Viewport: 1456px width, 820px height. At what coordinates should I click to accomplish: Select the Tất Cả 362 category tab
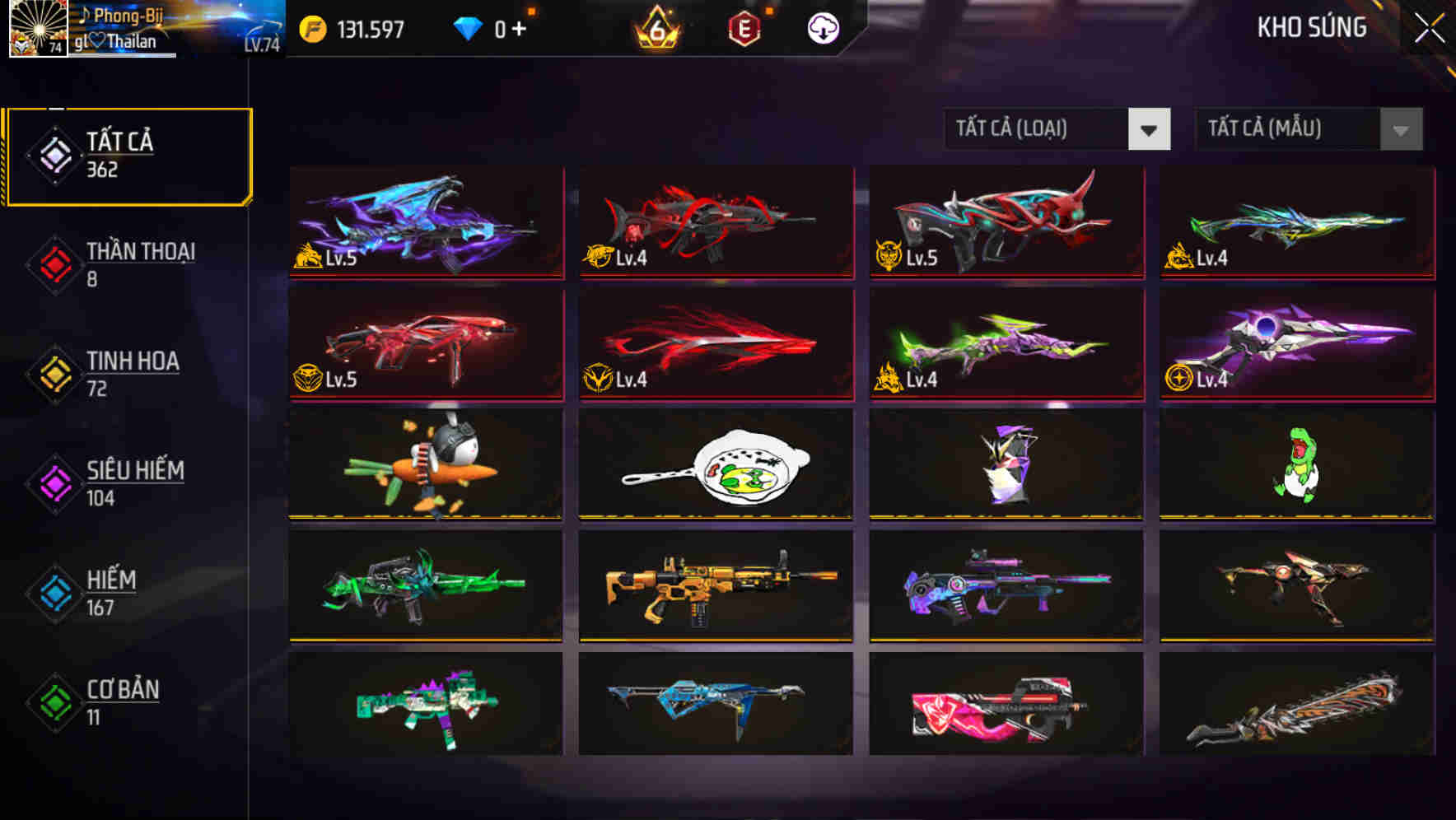pyautogui.click(x=128, y=154)
